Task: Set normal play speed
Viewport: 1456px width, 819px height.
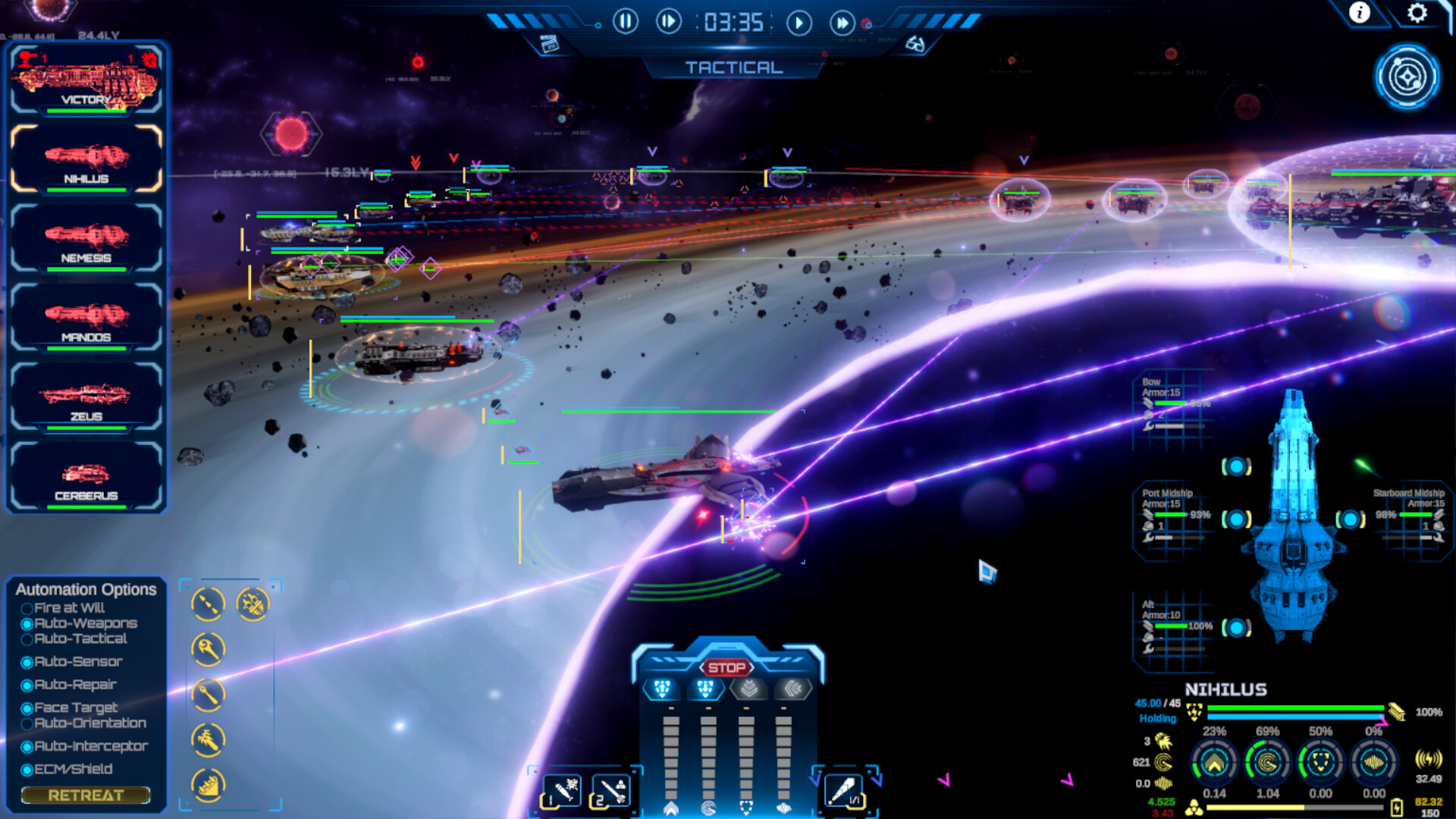Action: coord(798,24)
